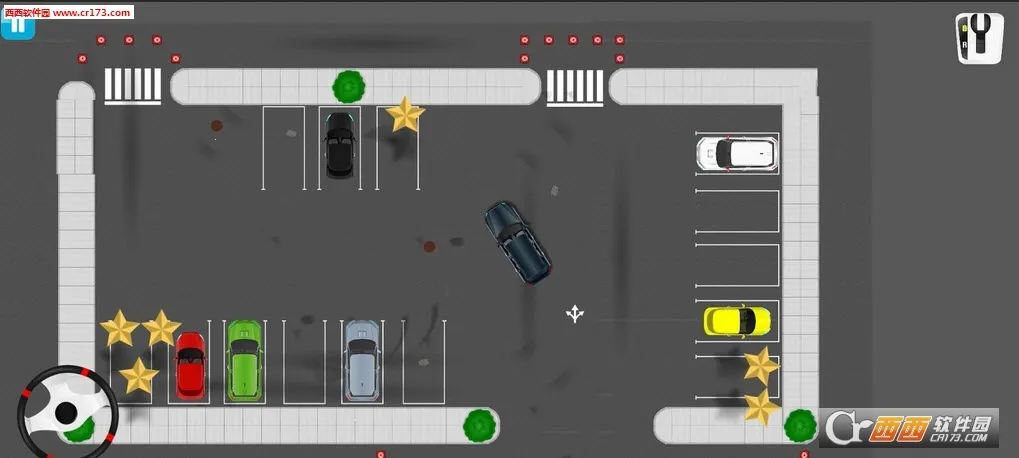Pause the game with the blue button
Screen dimensions: 1019x458
(18, 25)
